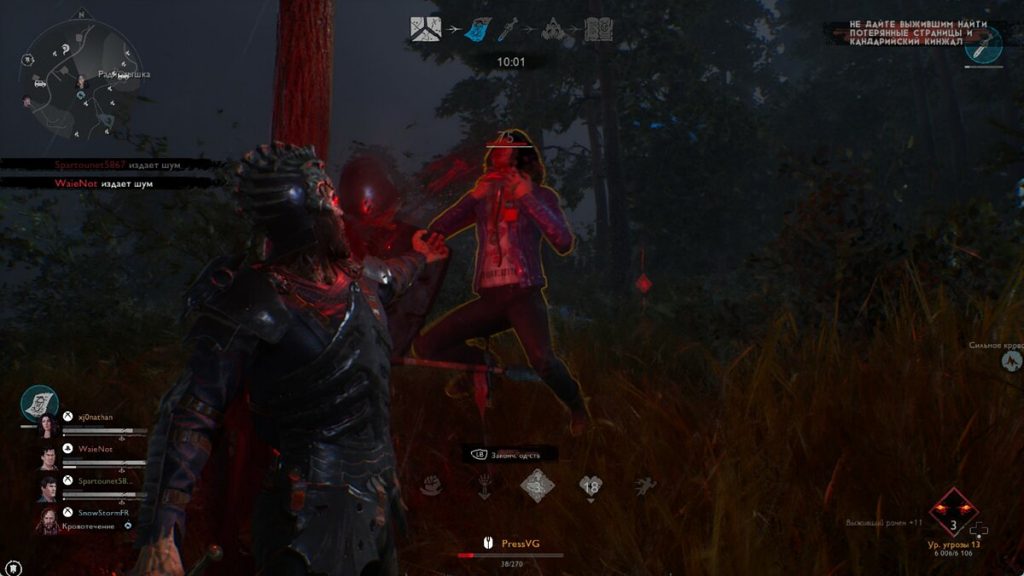Click the Dark Ones objective stage icon
This screenshot has height=576, width=1024.
[554, 30]
